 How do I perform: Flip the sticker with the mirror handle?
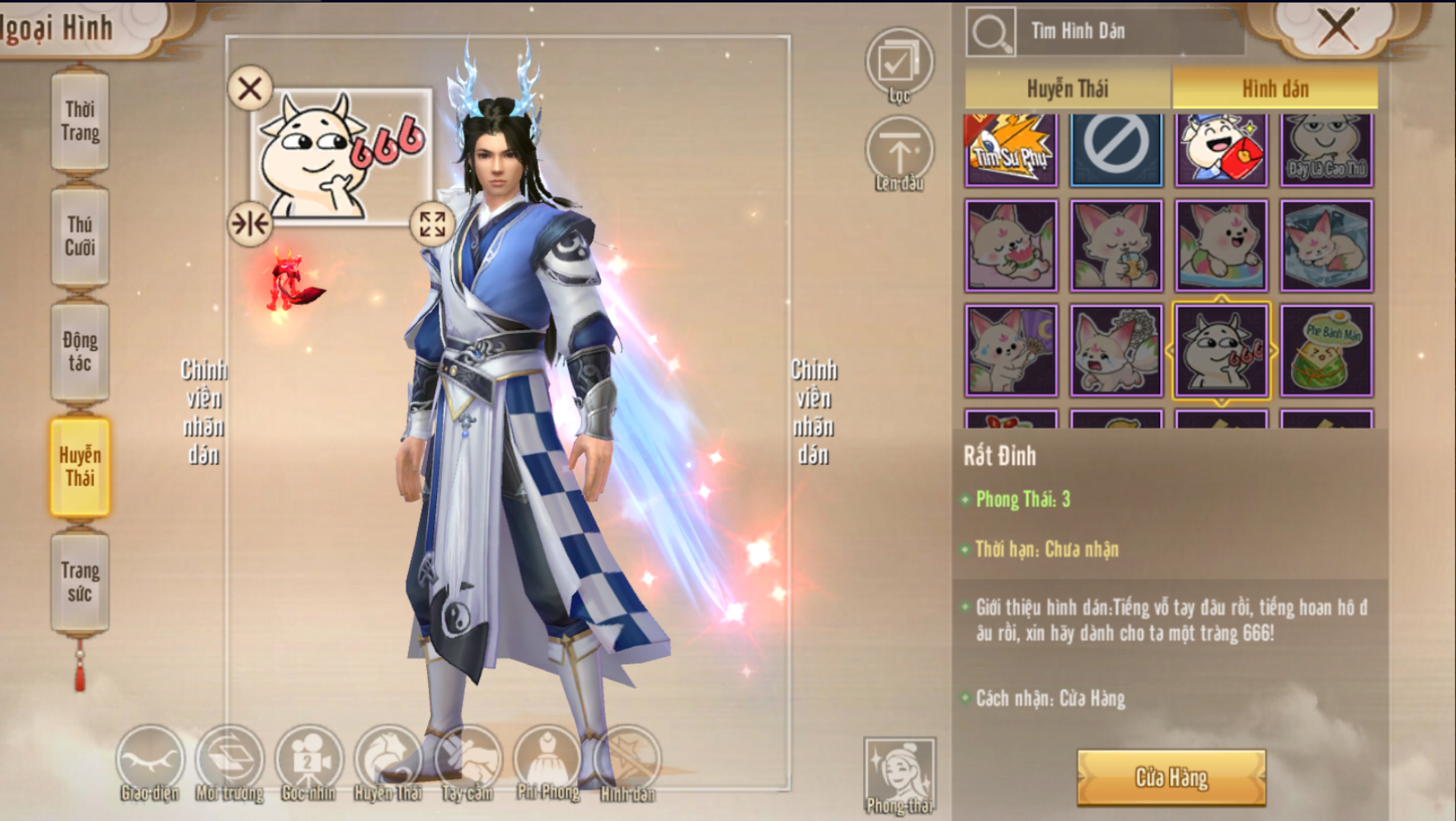[250, 223]
